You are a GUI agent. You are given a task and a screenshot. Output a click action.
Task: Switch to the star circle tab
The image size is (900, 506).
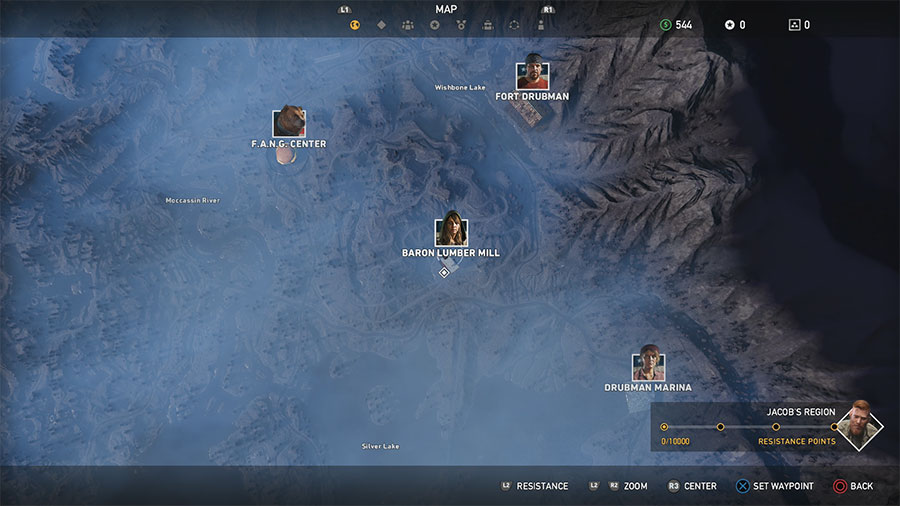435,25
